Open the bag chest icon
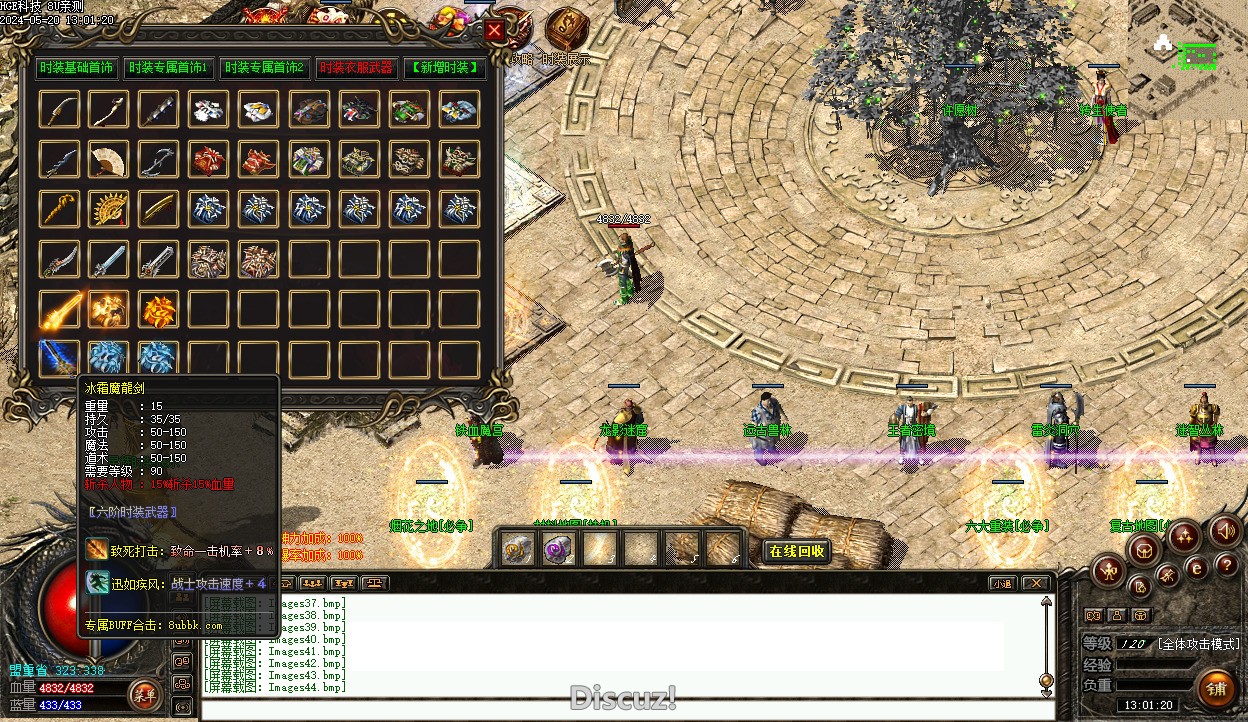Image resolution: width=1248 pixels, height=722 pixels. 1145,547
